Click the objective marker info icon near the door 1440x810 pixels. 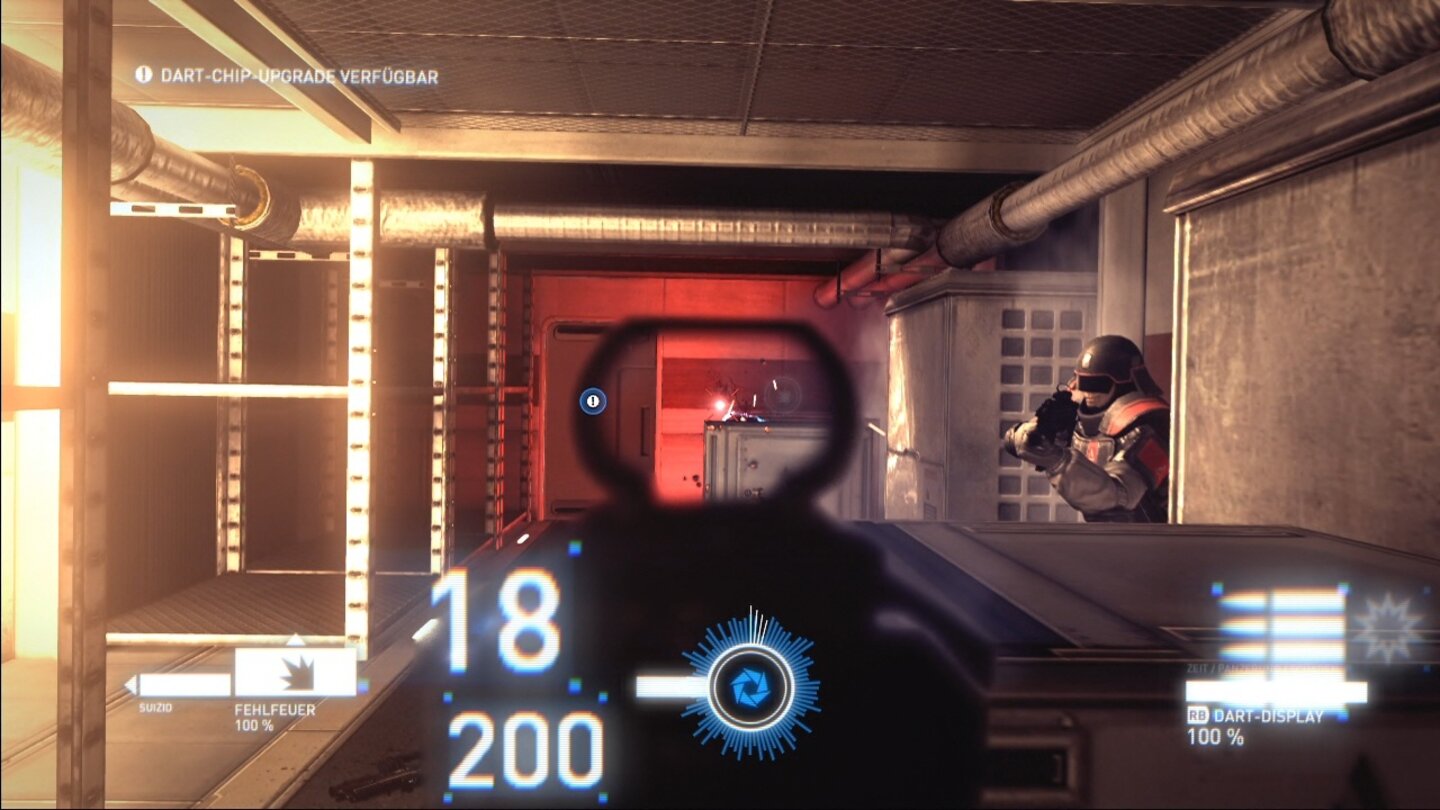(x=593, y=399)
